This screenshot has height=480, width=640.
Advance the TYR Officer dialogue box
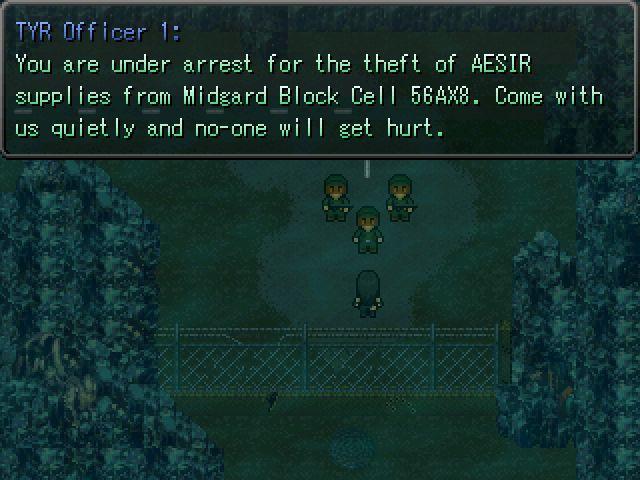(x=319, y=80)
